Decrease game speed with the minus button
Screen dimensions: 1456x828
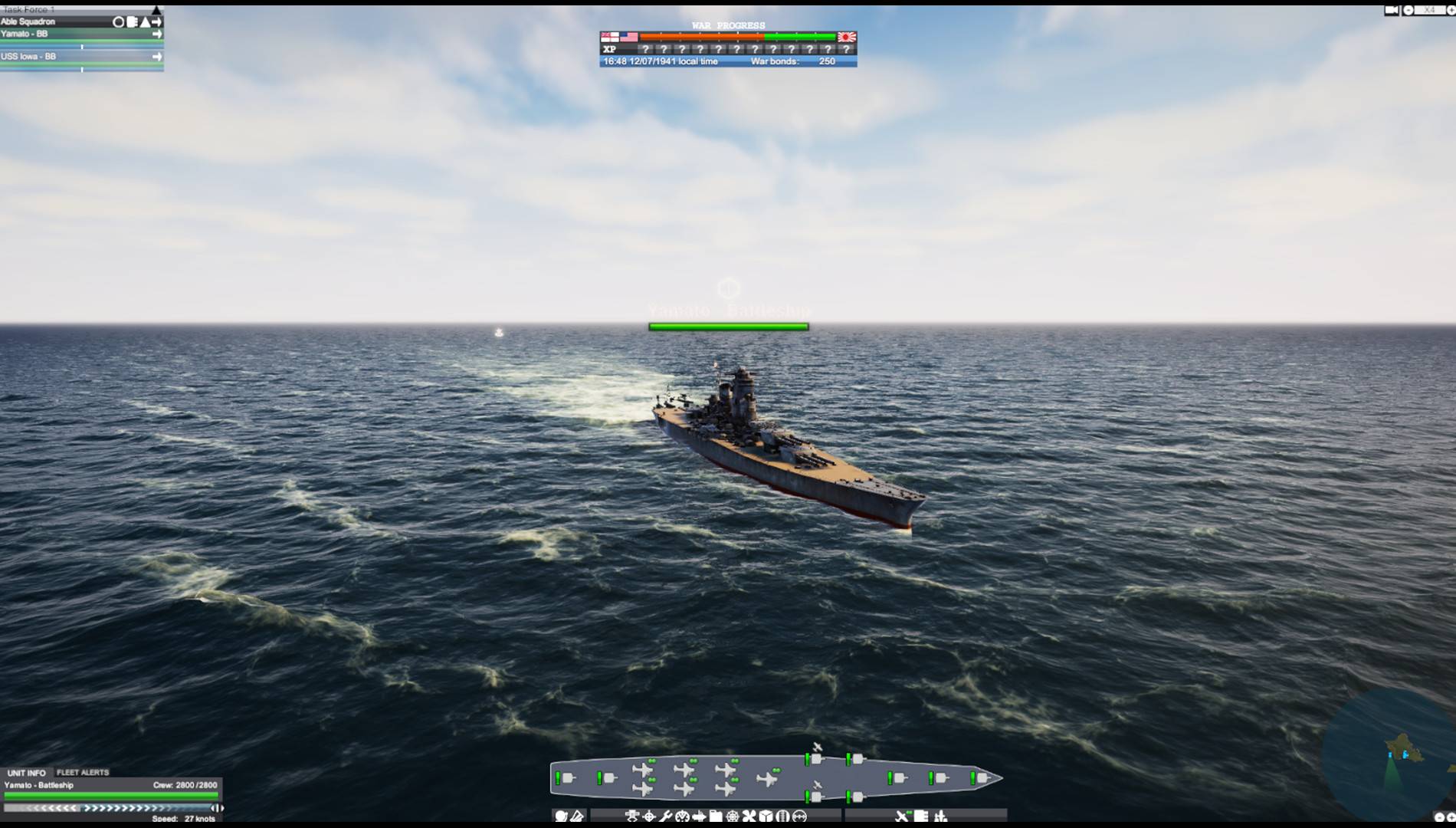(x=1408, y=11)
